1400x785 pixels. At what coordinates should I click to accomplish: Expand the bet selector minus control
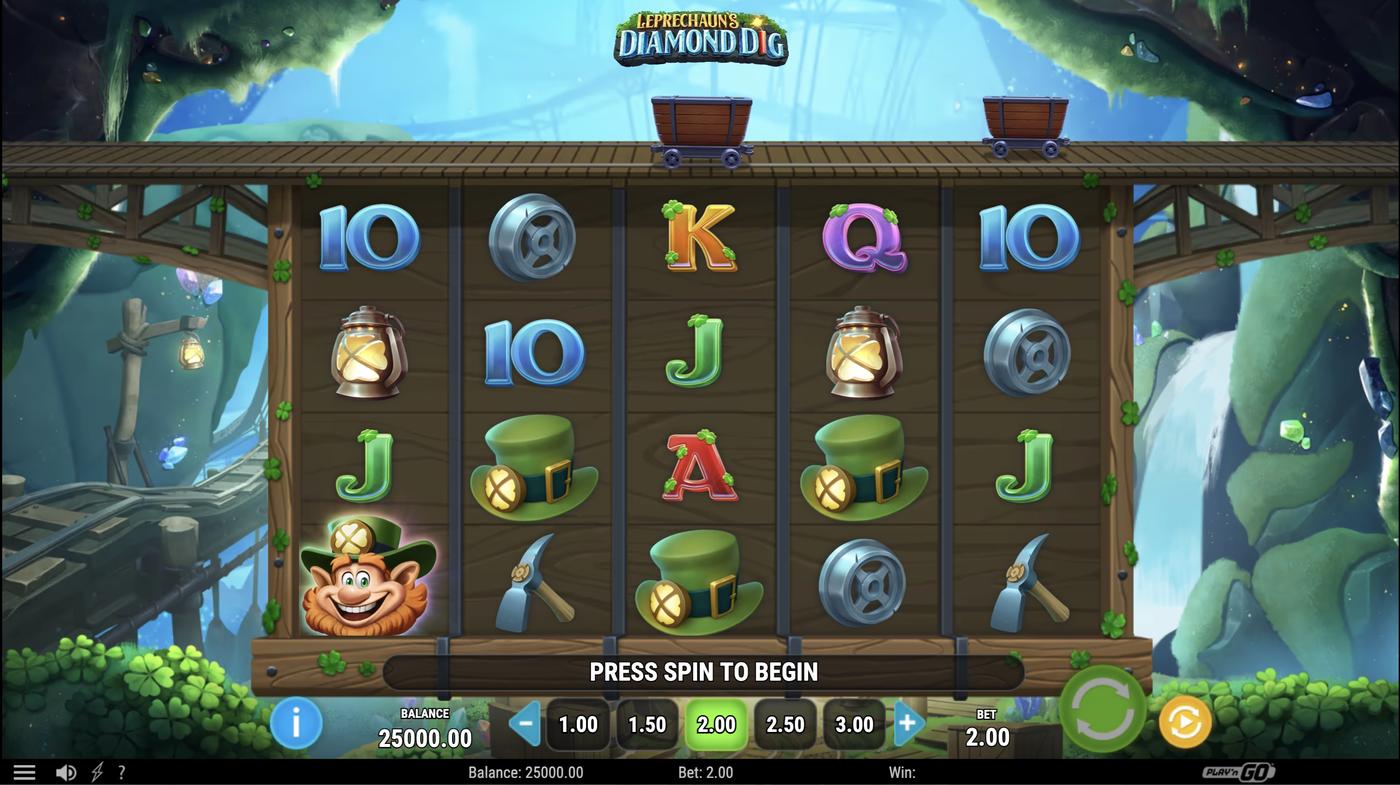click(x=523, y=722)
